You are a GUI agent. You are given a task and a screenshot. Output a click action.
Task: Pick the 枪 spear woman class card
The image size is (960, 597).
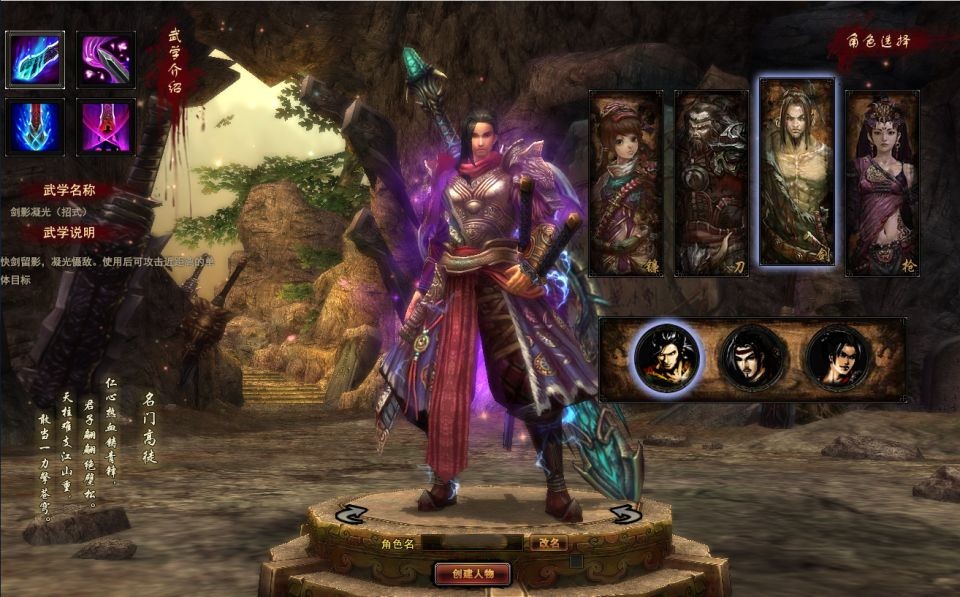[882, 183]
